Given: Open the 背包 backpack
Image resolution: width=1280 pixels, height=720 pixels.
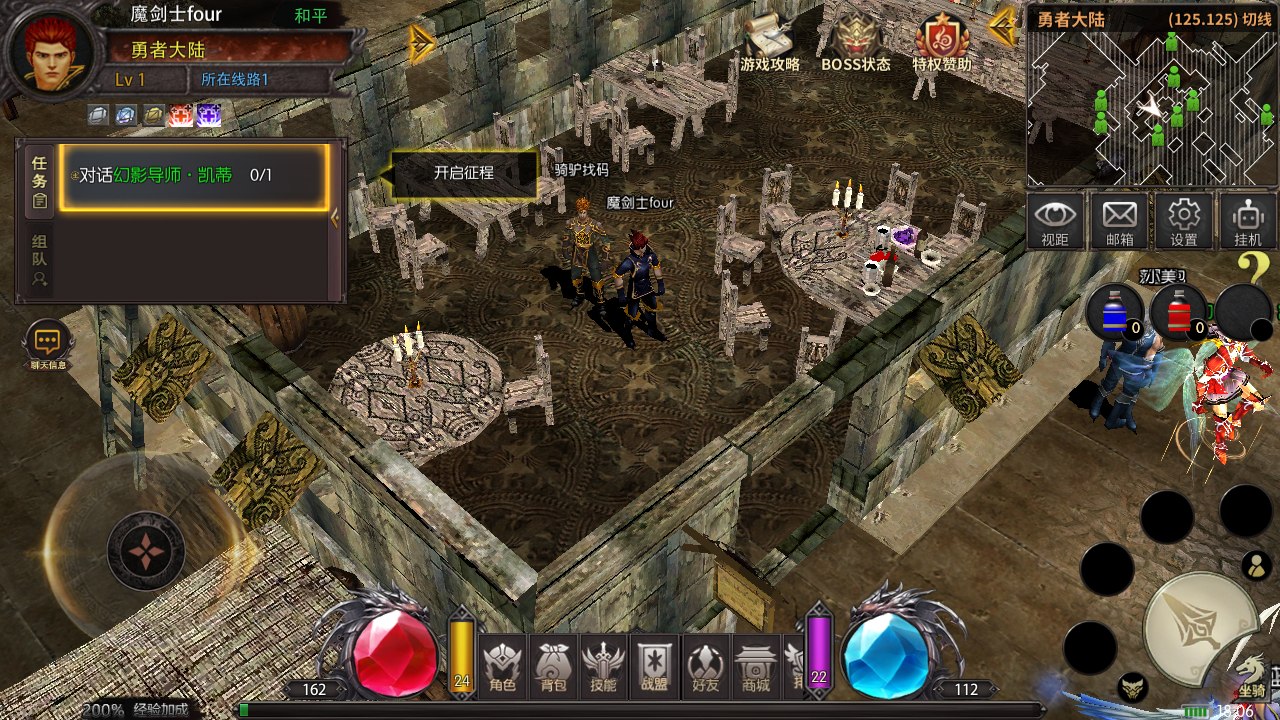Looking at the screenshot, I should [x=554, y=667].
